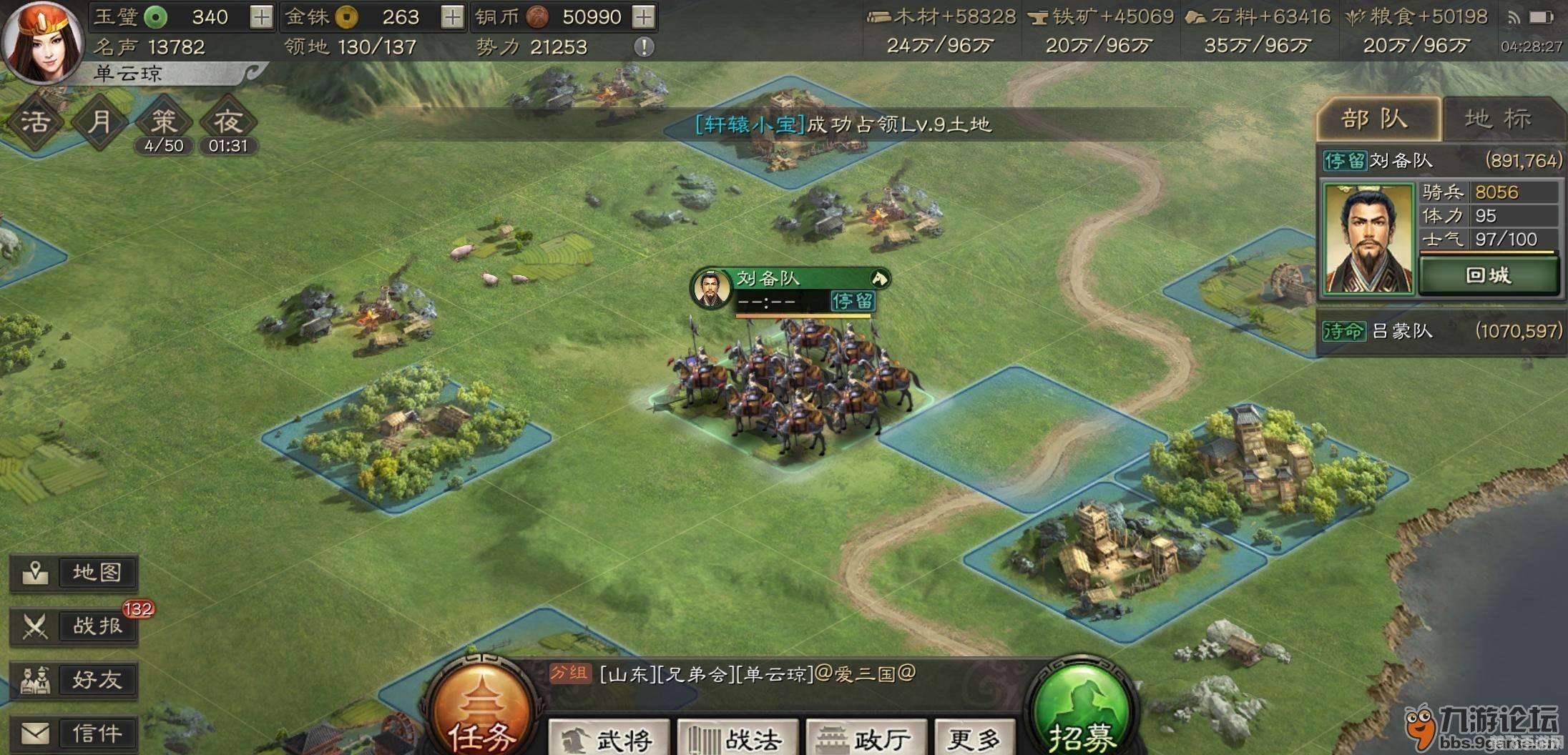Screen dimensions: 1568x755
Task: Open the 地图 map panel
Action: [x=74, y=572]
